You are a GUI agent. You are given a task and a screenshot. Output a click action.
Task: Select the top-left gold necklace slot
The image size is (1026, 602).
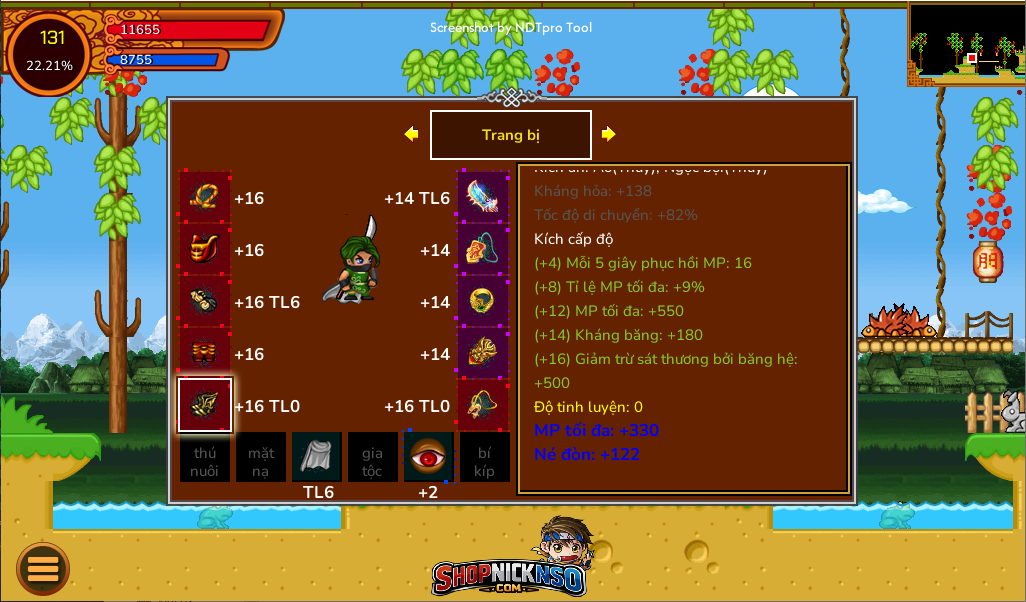205,197
